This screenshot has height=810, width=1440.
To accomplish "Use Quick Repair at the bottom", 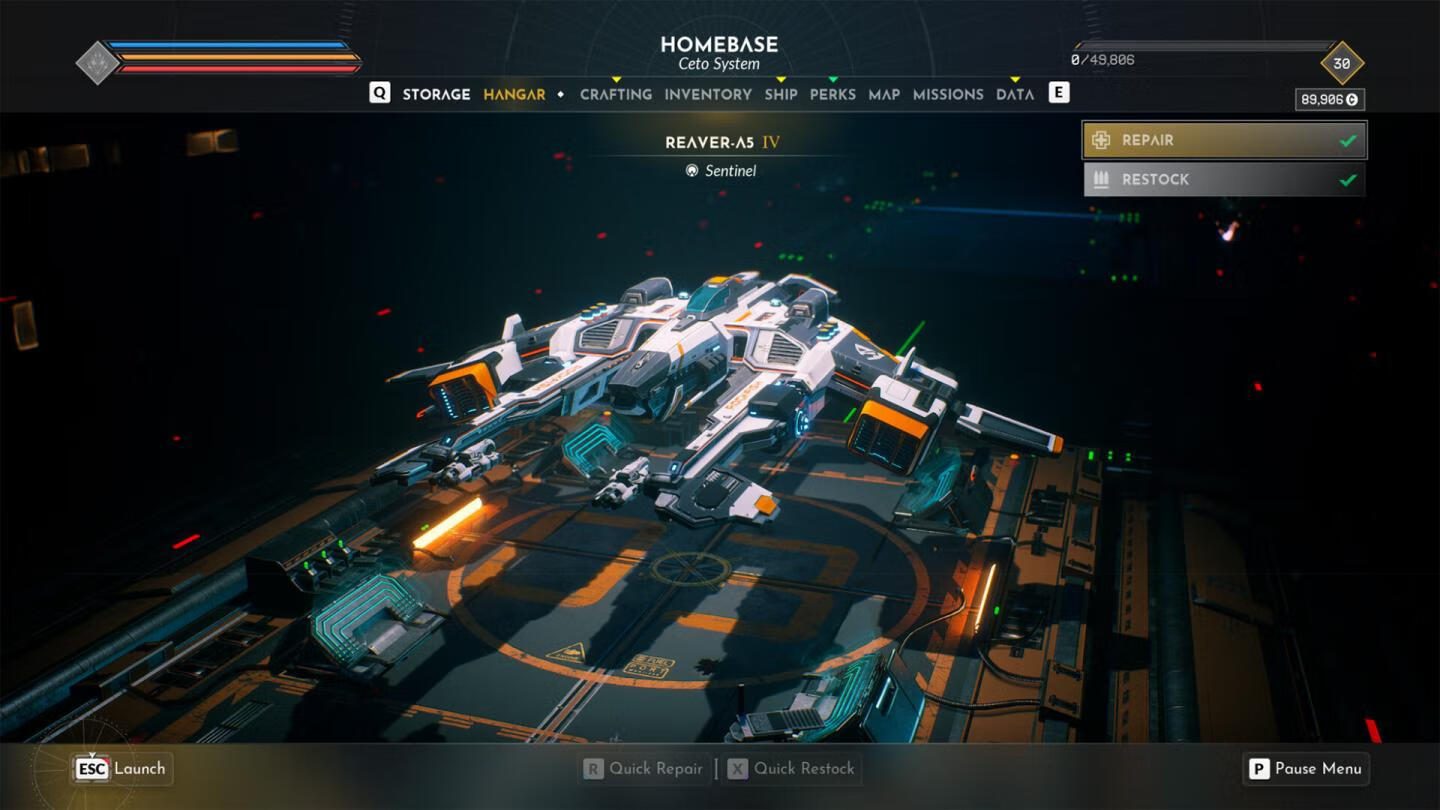I will pyautogui.click(x=644, y=769).
